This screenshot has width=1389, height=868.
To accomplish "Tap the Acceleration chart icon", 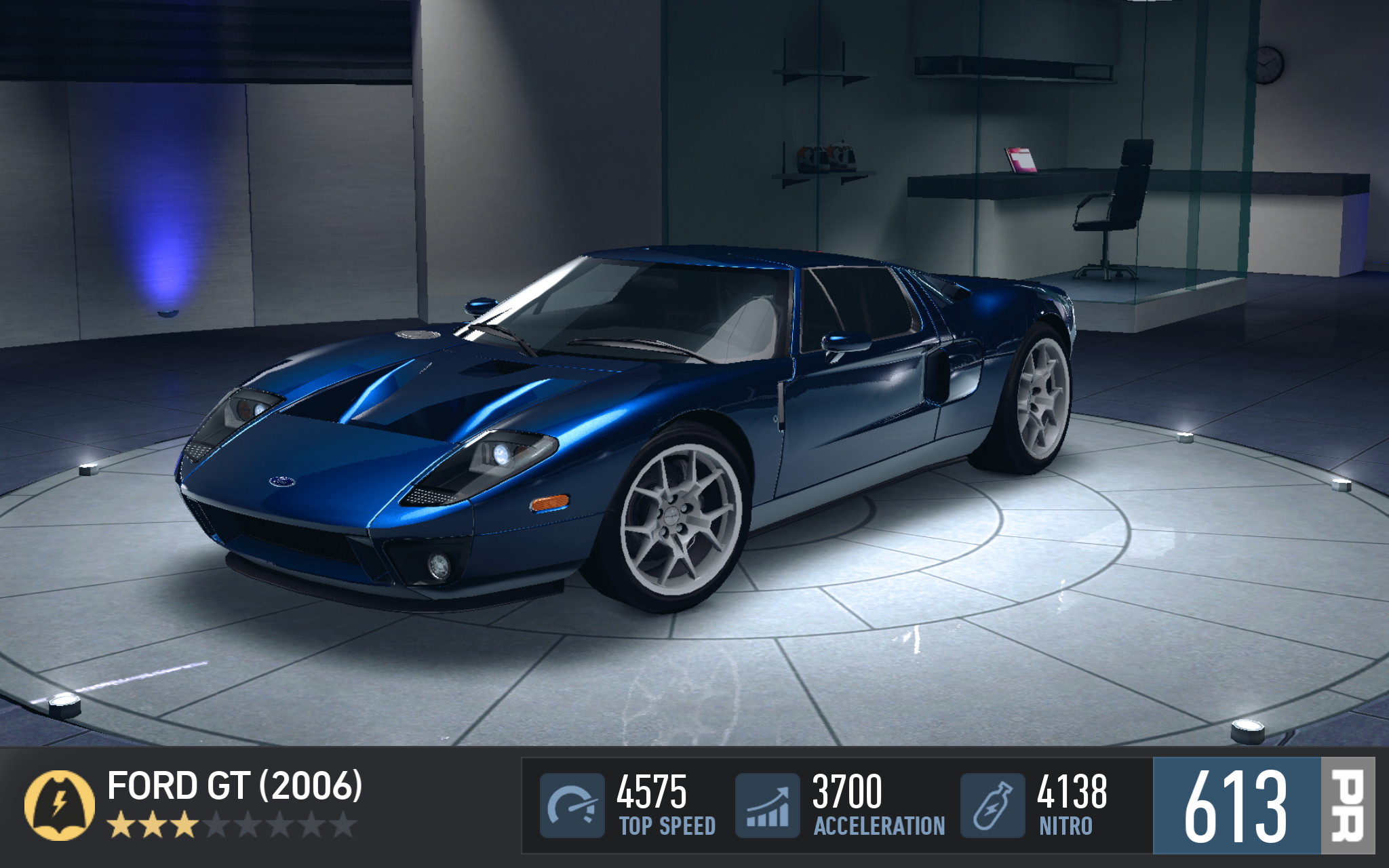I will (767, 805).
